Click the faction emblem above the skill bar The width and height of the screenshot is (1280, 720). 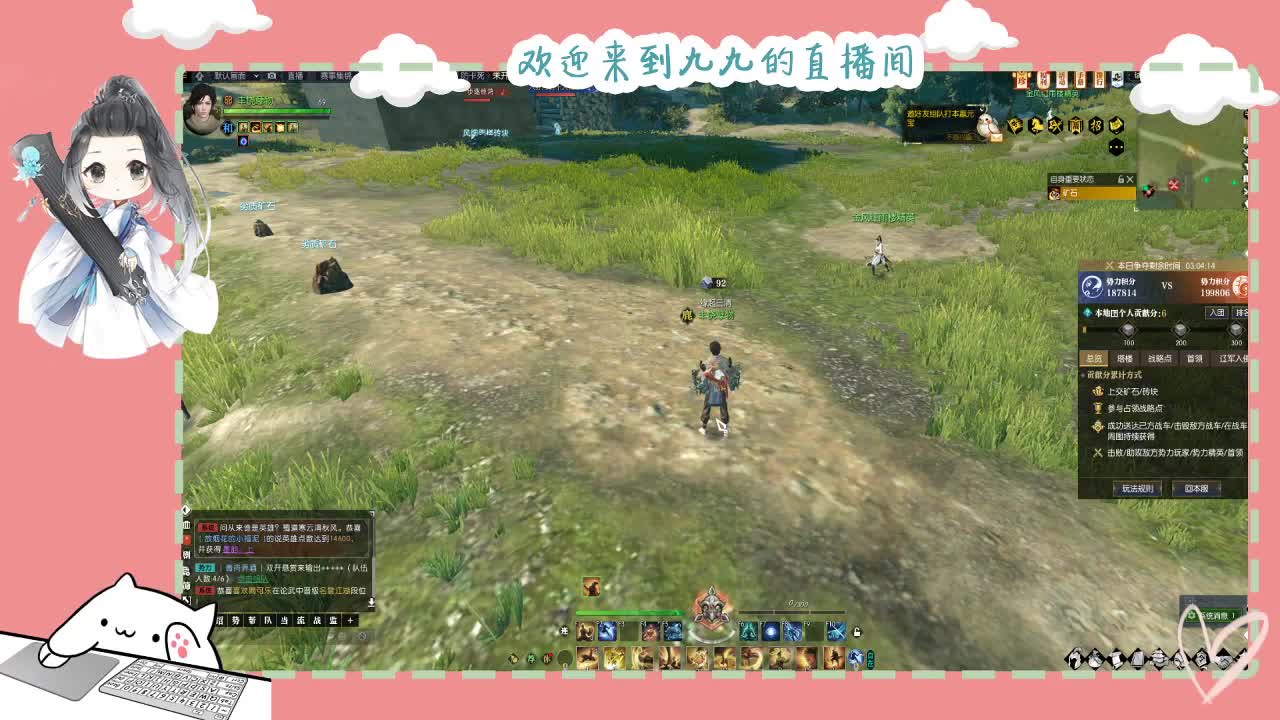click(x=711, y=609)
